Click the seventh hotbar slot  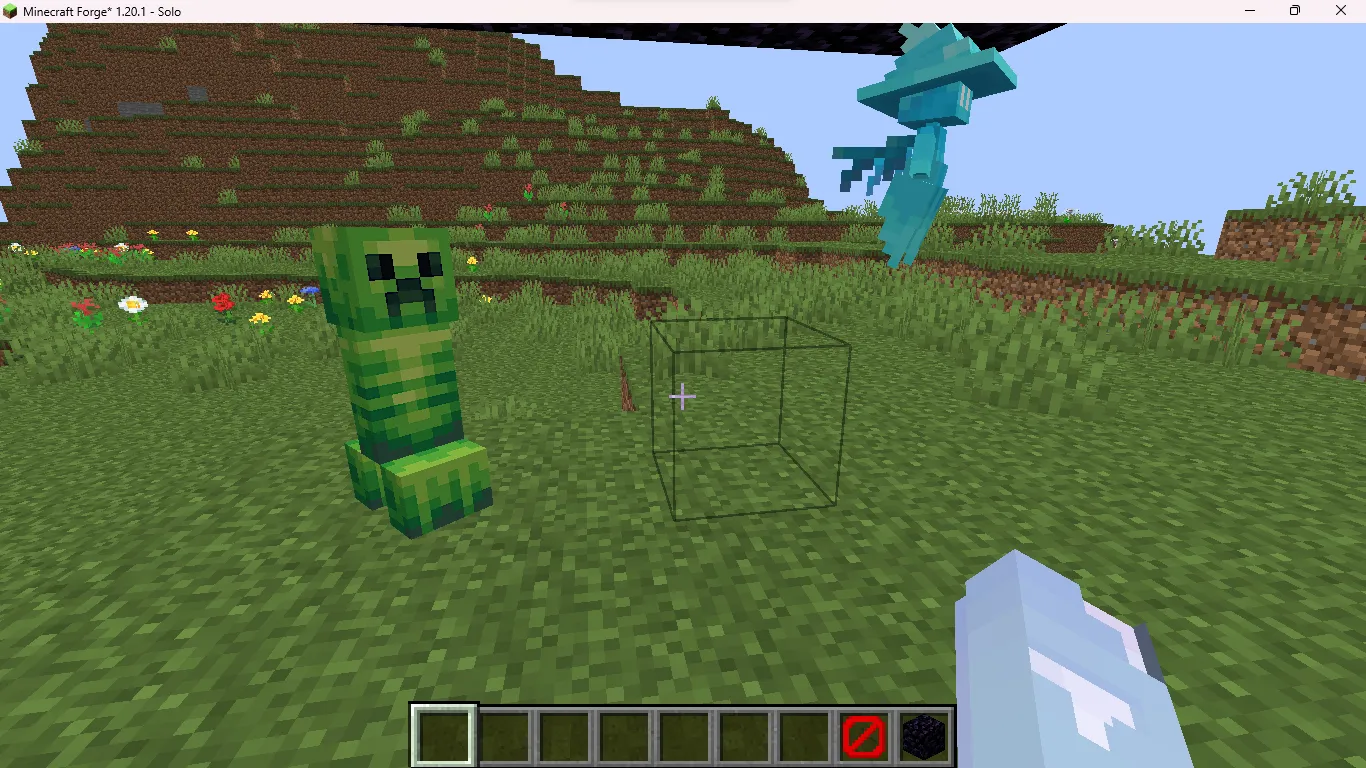[x=803, y=738]
